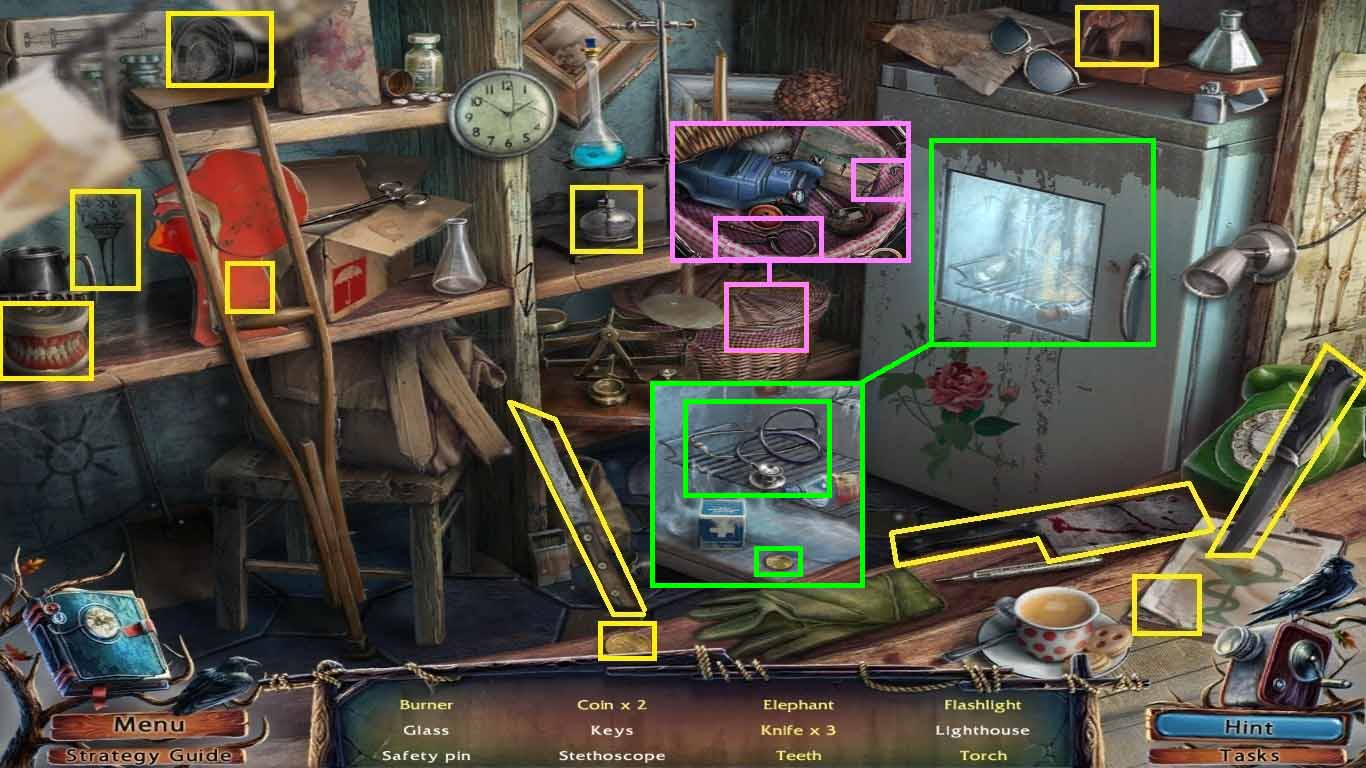Screen dimensions: 1366x768
Task: Click the picnic basket in the pink box
Action: 766,318
